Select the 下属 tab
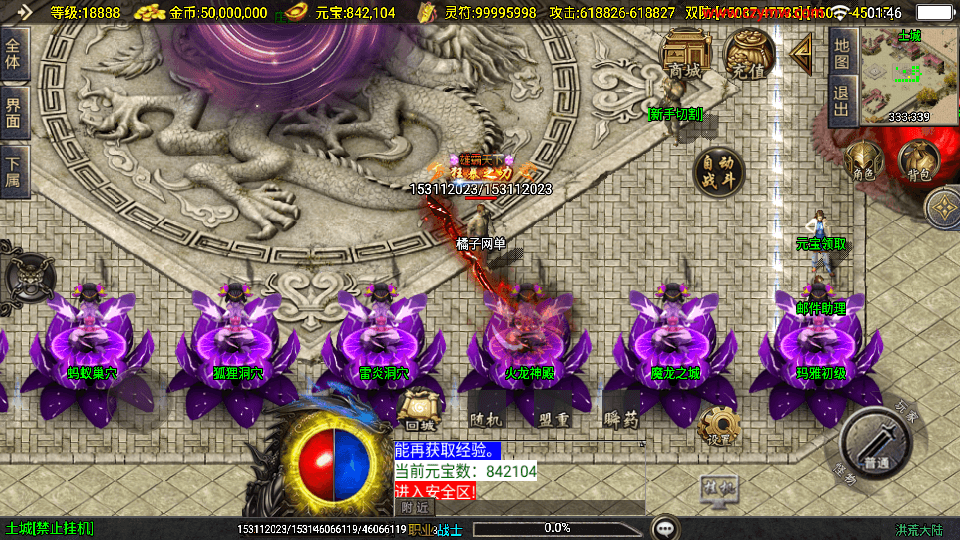 (x=14, y=172)
